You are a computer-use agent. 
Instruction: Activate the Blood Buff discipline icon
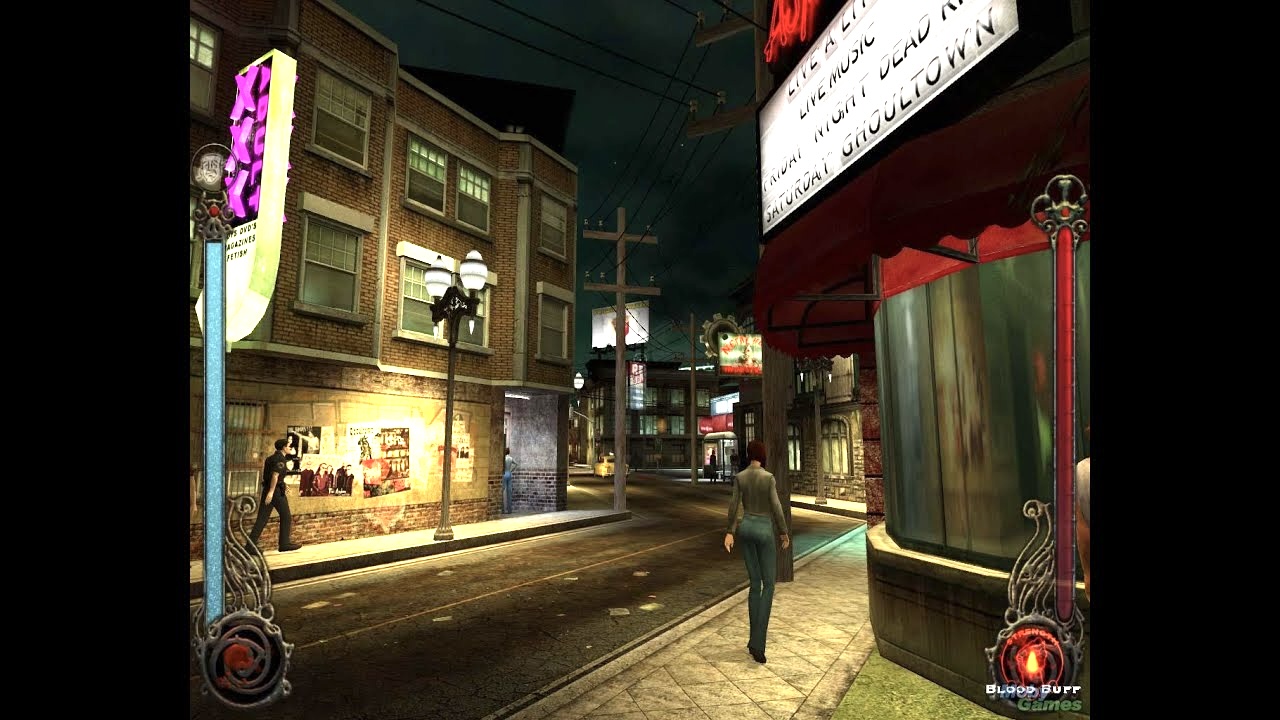pos(1034,657)
